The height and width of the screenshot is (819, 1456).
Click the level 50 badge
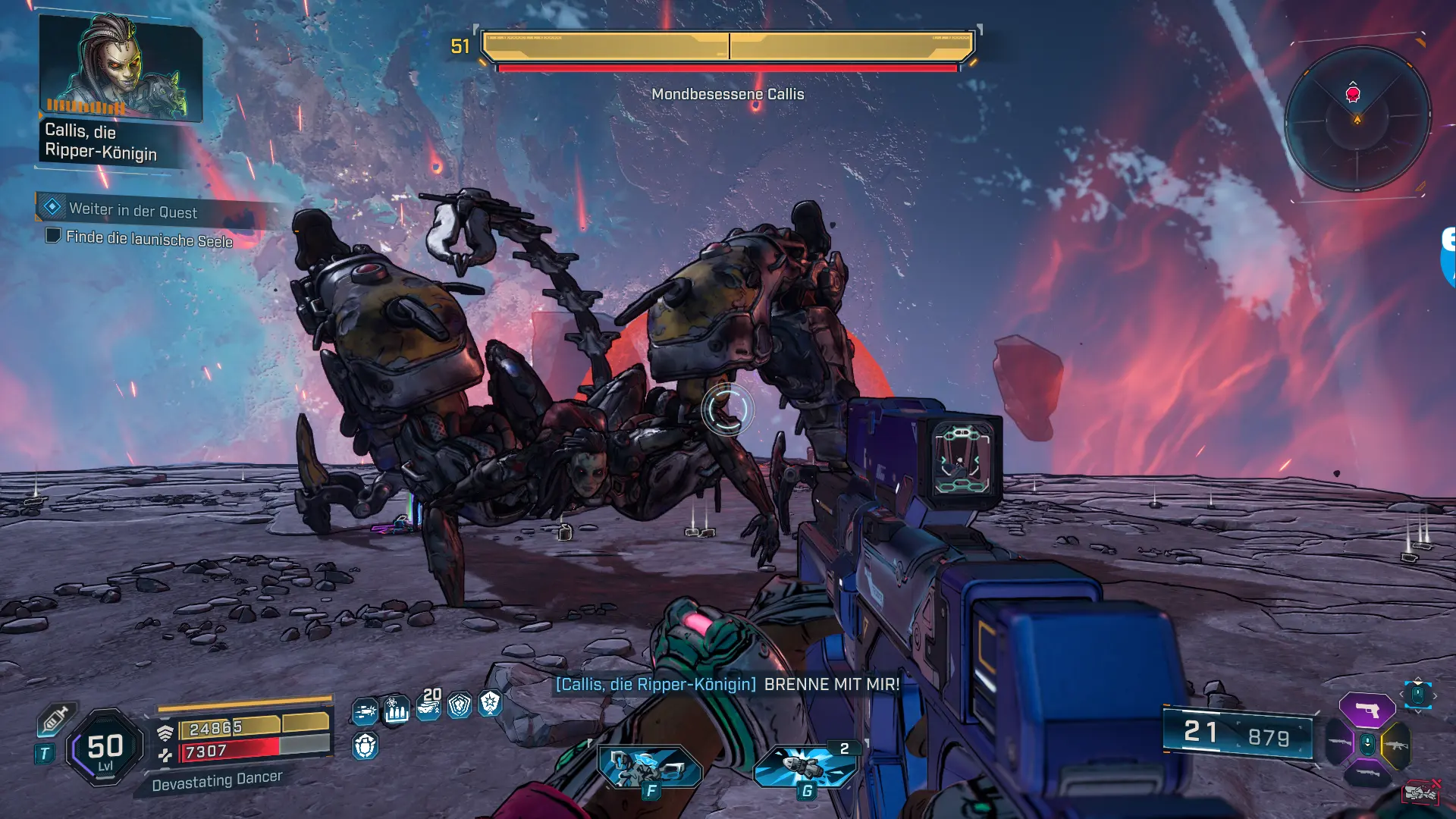pyautogui.click(x=105, y=748)
